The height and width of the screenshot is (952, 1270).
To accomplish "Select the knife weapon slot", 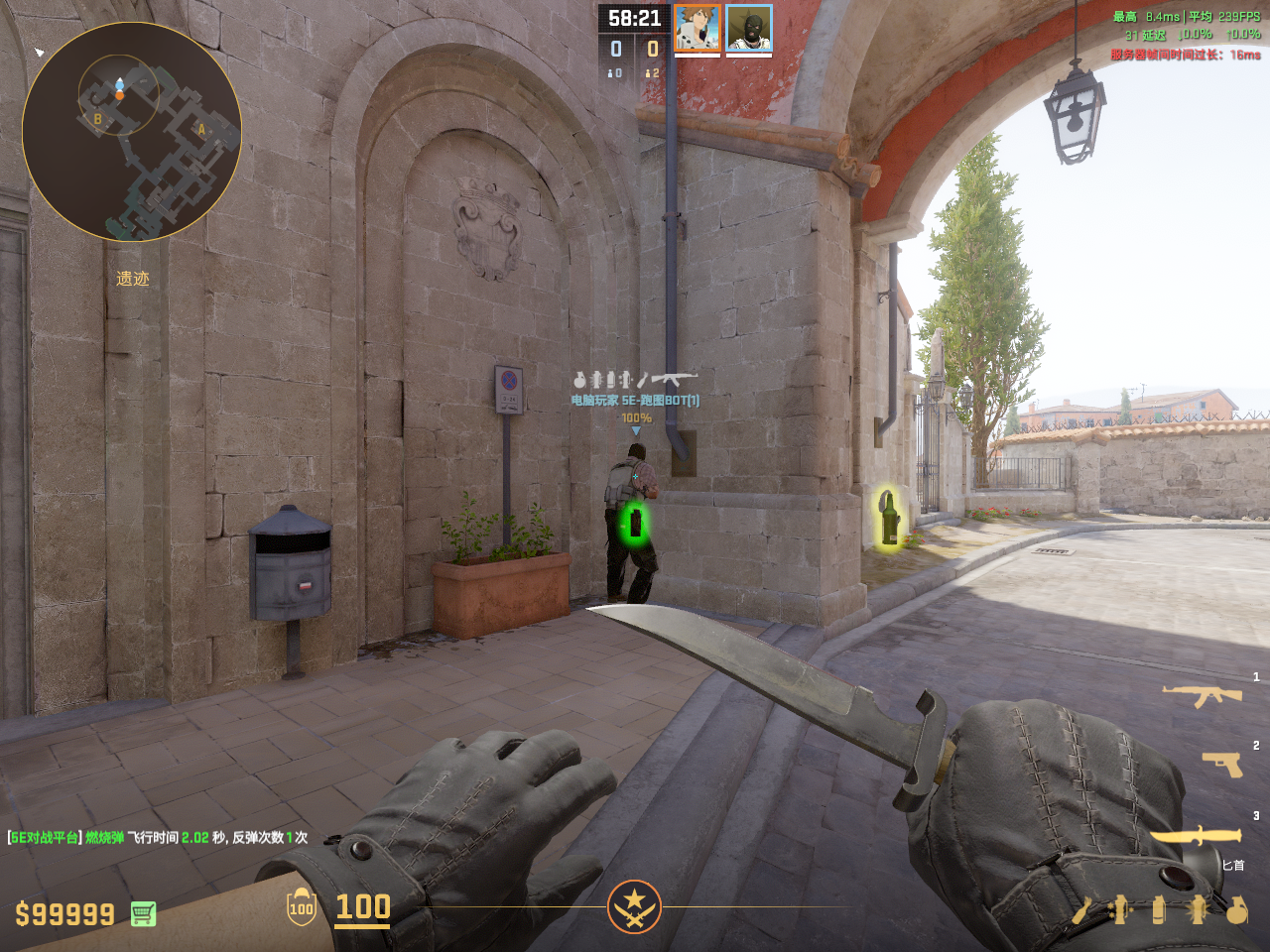I will click(x=1196, y=838).
